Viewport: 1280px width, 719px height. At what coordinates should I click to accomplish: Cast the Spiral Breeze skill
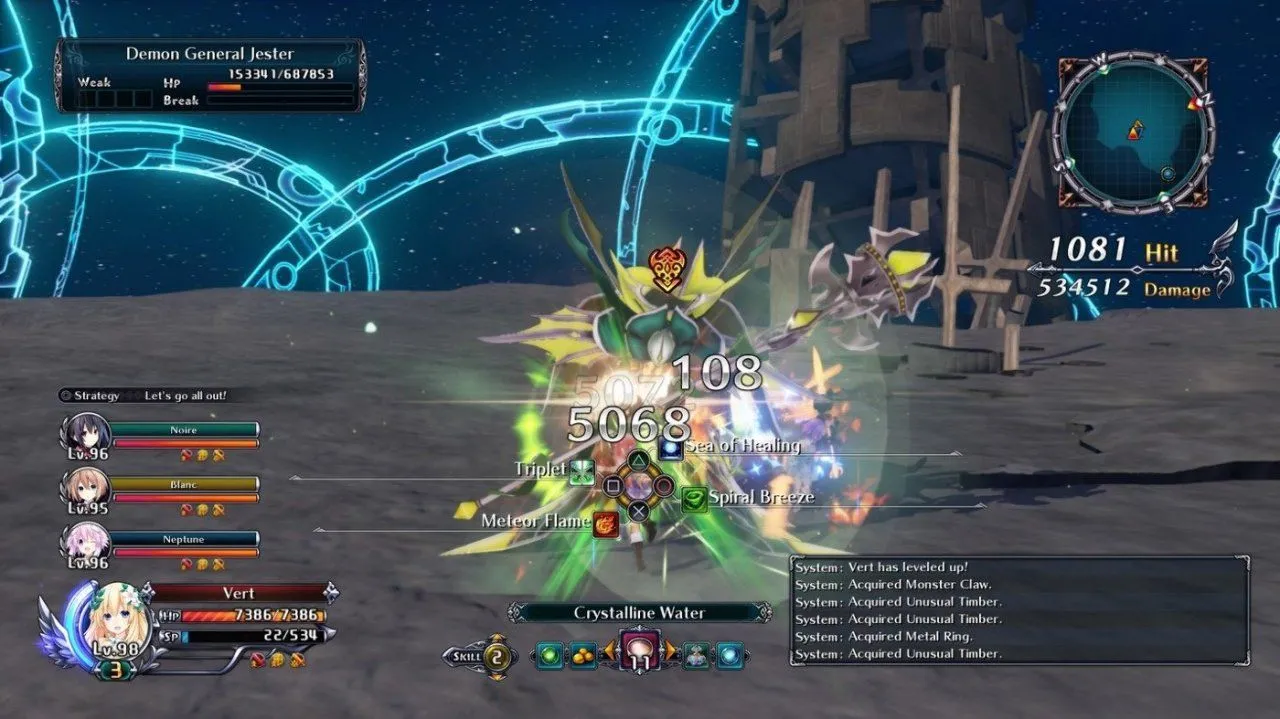point(694,498)
